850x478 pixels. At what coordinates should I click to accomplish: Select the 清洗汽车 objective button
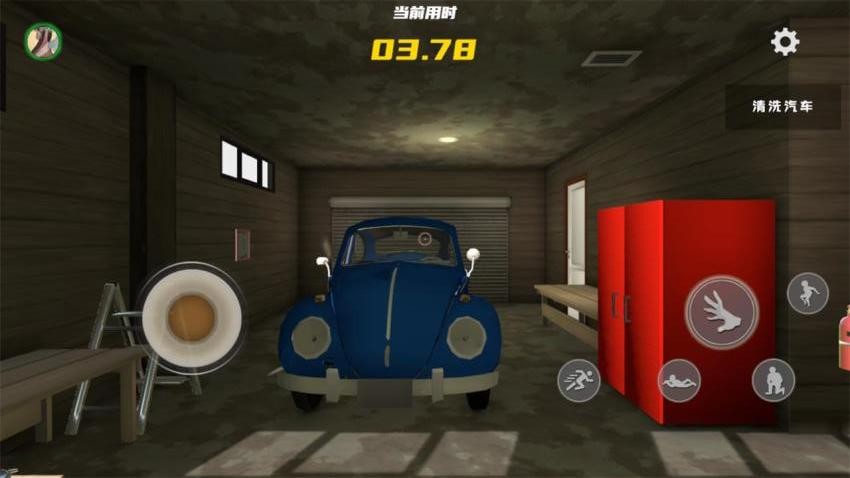pos(782,107)
